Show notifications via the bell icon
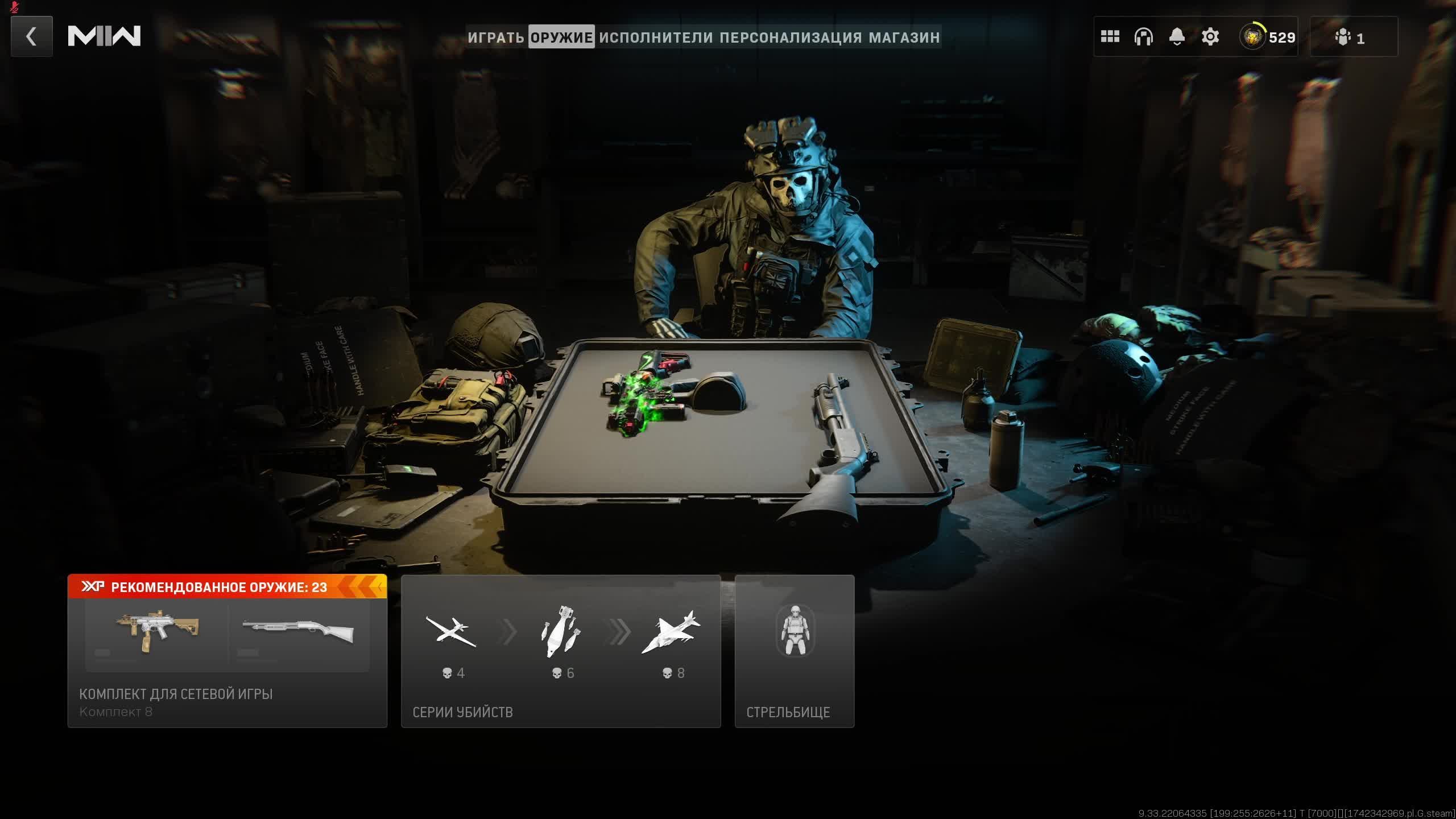The image size is (1456, 819). [1177, 37]
